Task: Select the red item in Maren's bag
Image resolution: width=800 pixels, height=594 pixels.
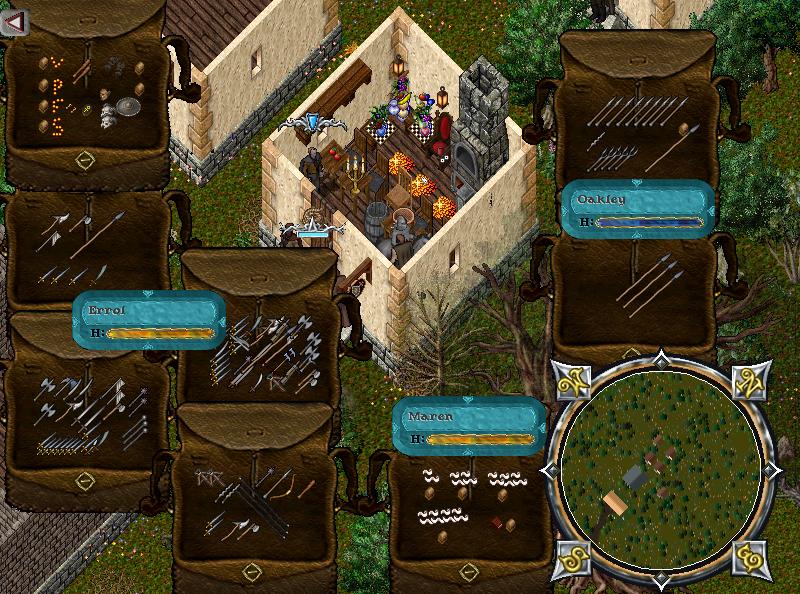Action: [x=496, y=521]
